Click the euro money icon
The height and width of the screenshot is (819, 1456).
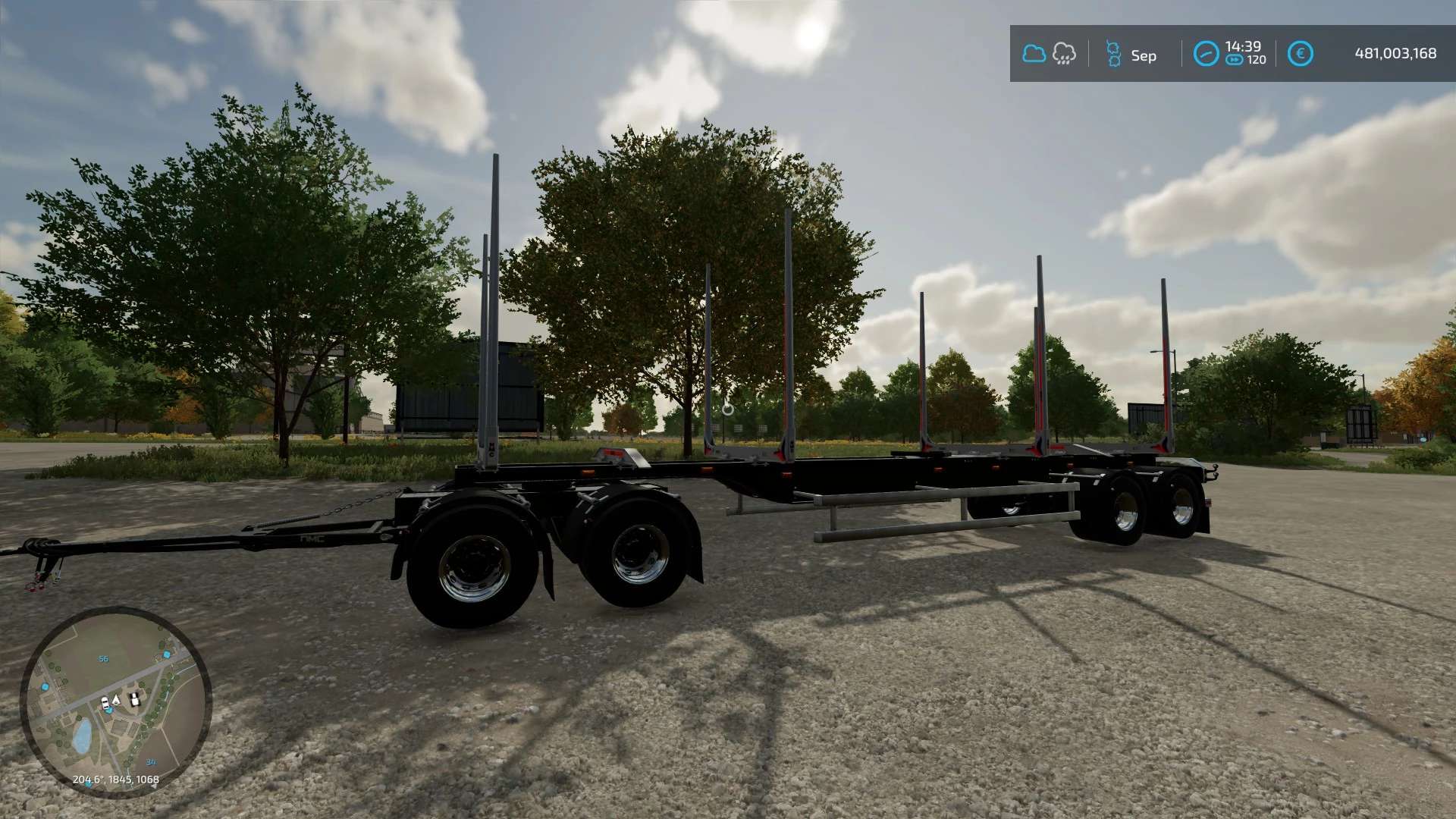point(1300,54)
